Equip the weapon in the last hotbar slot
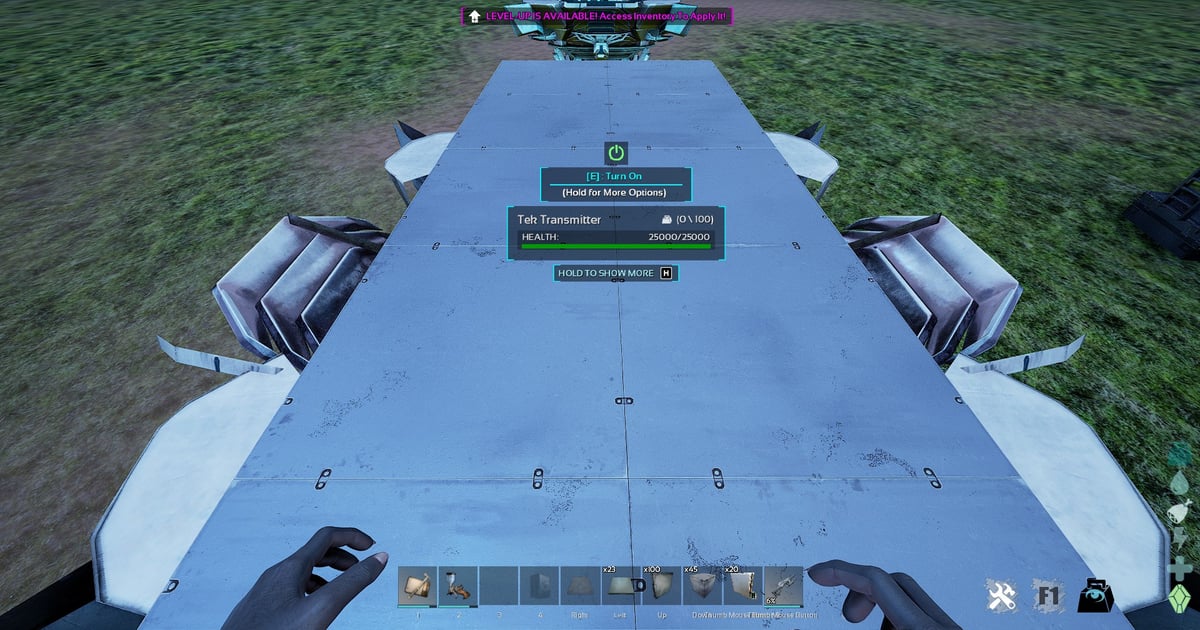 pyautogui.click(x=783, y=585)
